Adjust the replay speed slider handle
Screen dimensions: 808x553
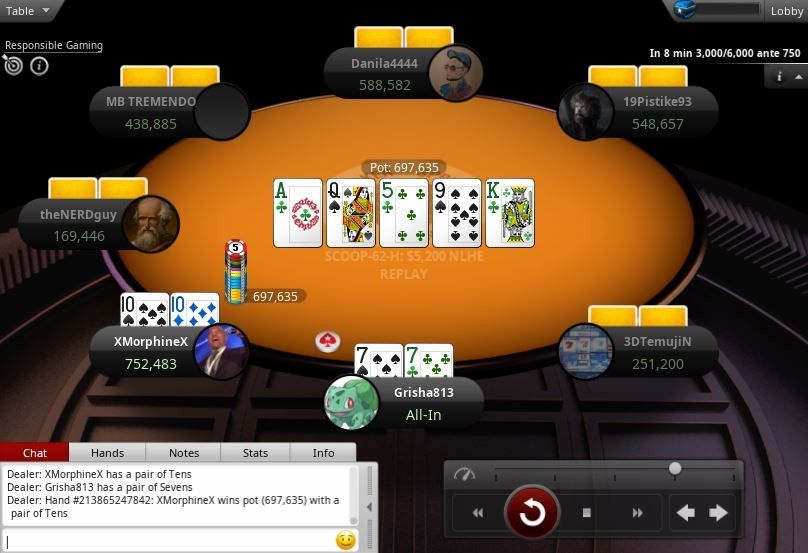pyautogui.click(x=675, y=468)
